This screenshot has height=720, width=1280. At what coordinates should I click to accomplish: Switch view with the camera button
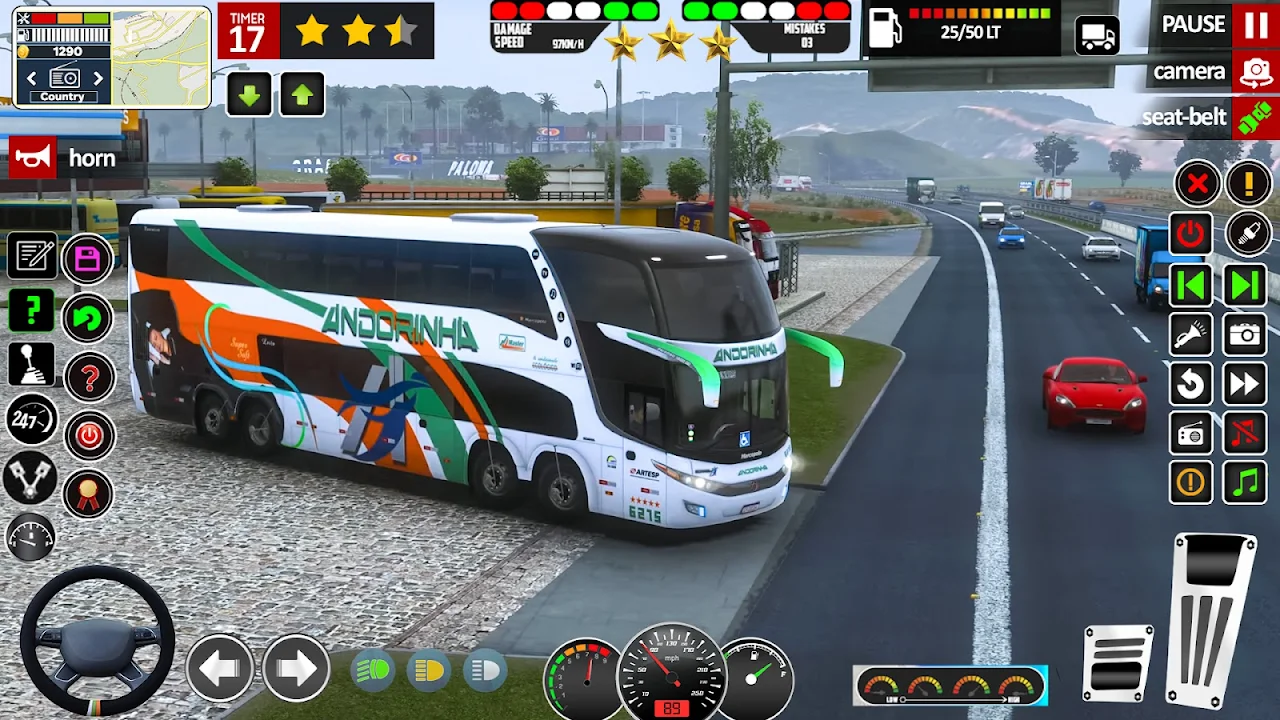pyautogui.click(x=1254, y=72)
